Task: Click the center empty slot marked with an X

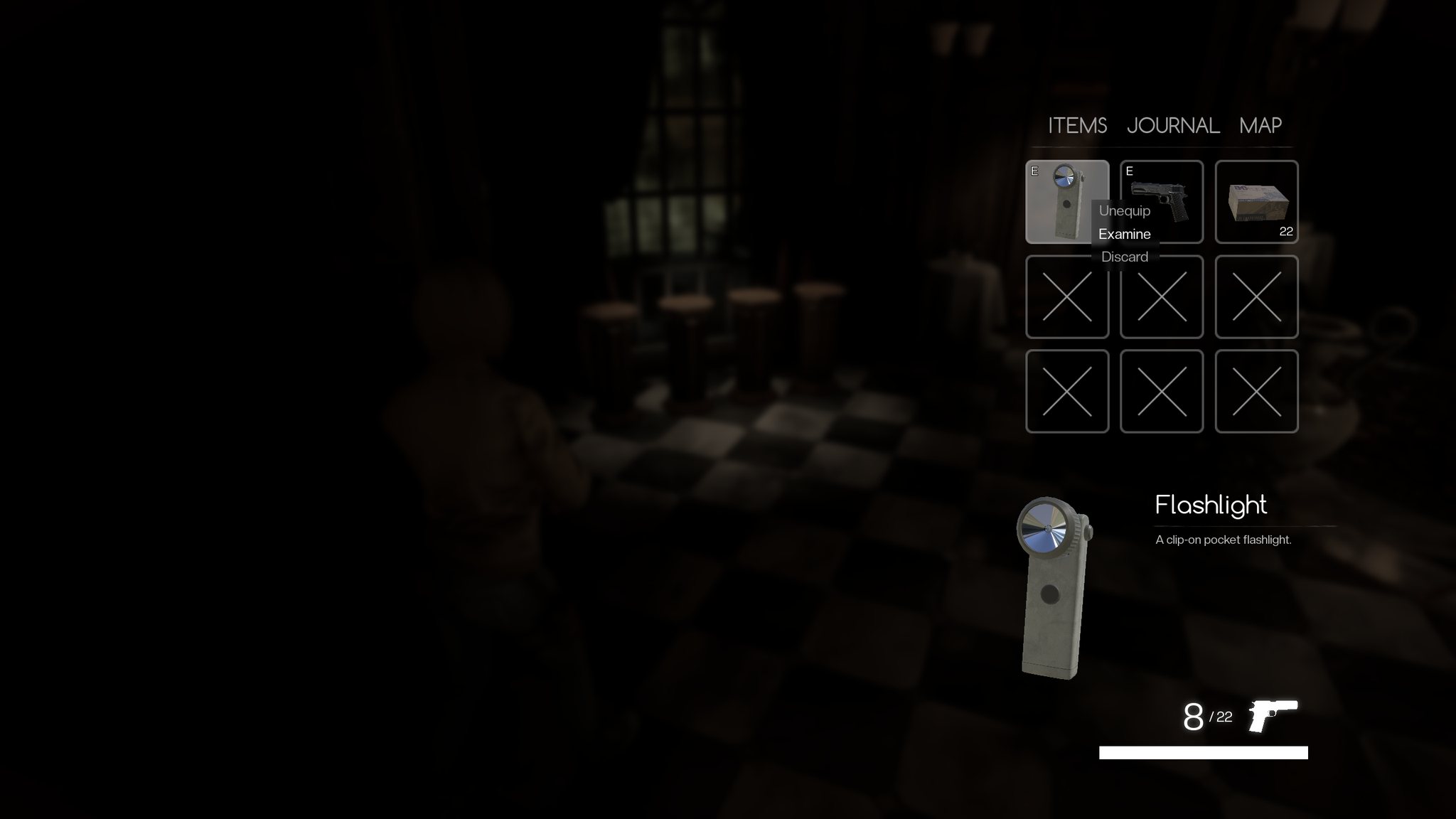Action: 1162,297
